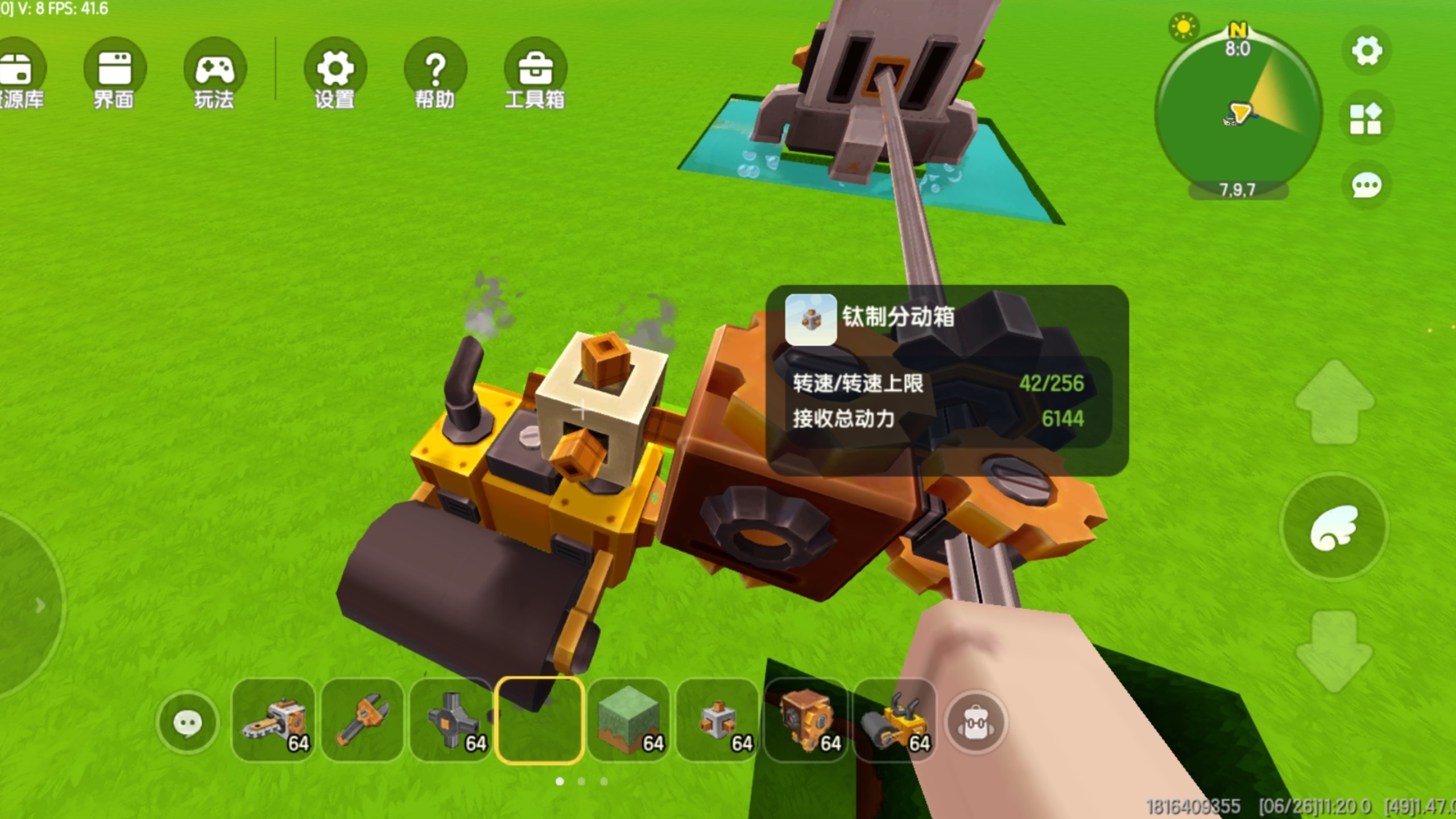Select the universal joint in the hotbar

pos(451,721)
